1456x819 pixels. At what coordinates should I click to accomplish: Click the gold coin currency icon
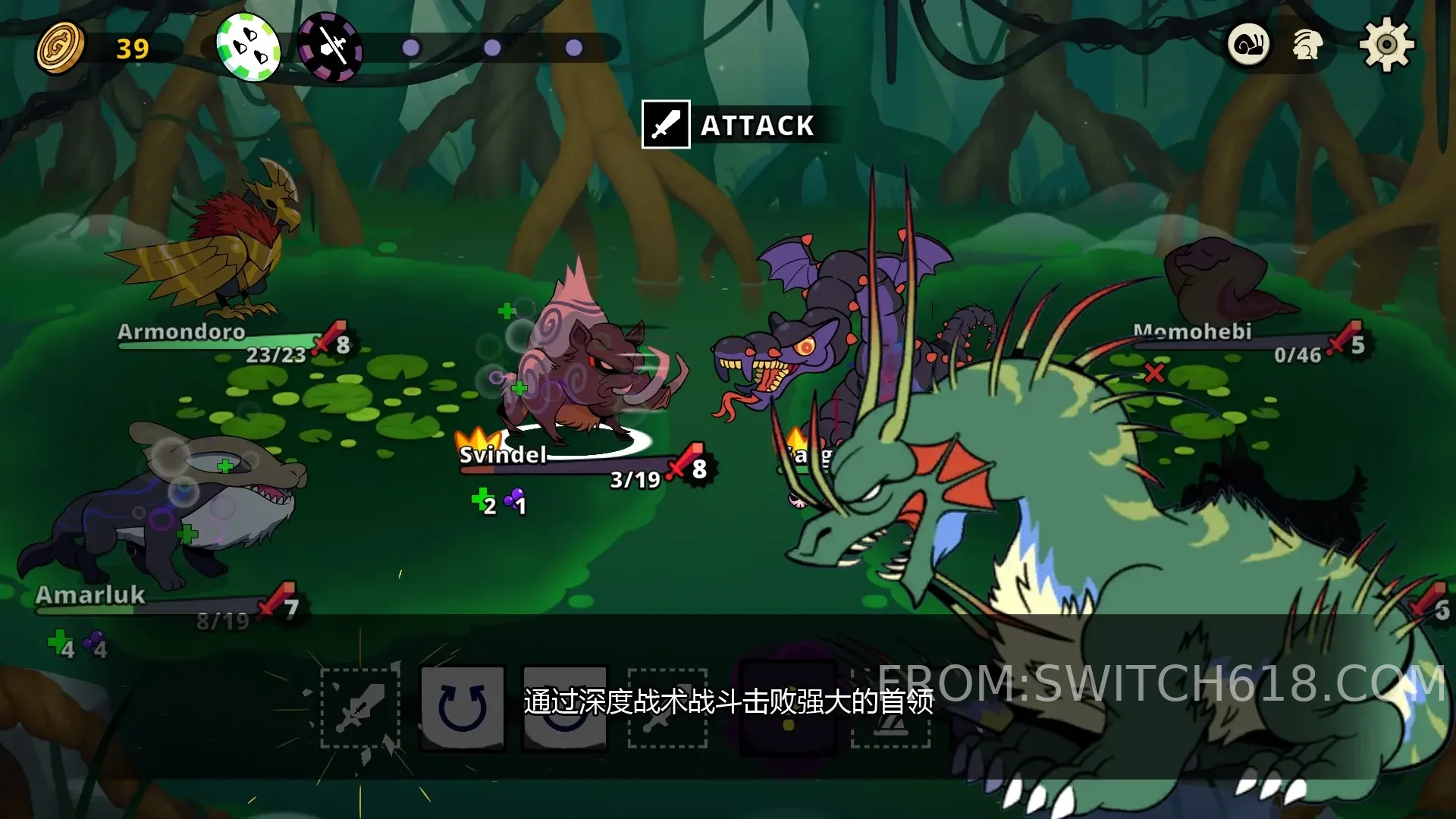click(61, 48)
